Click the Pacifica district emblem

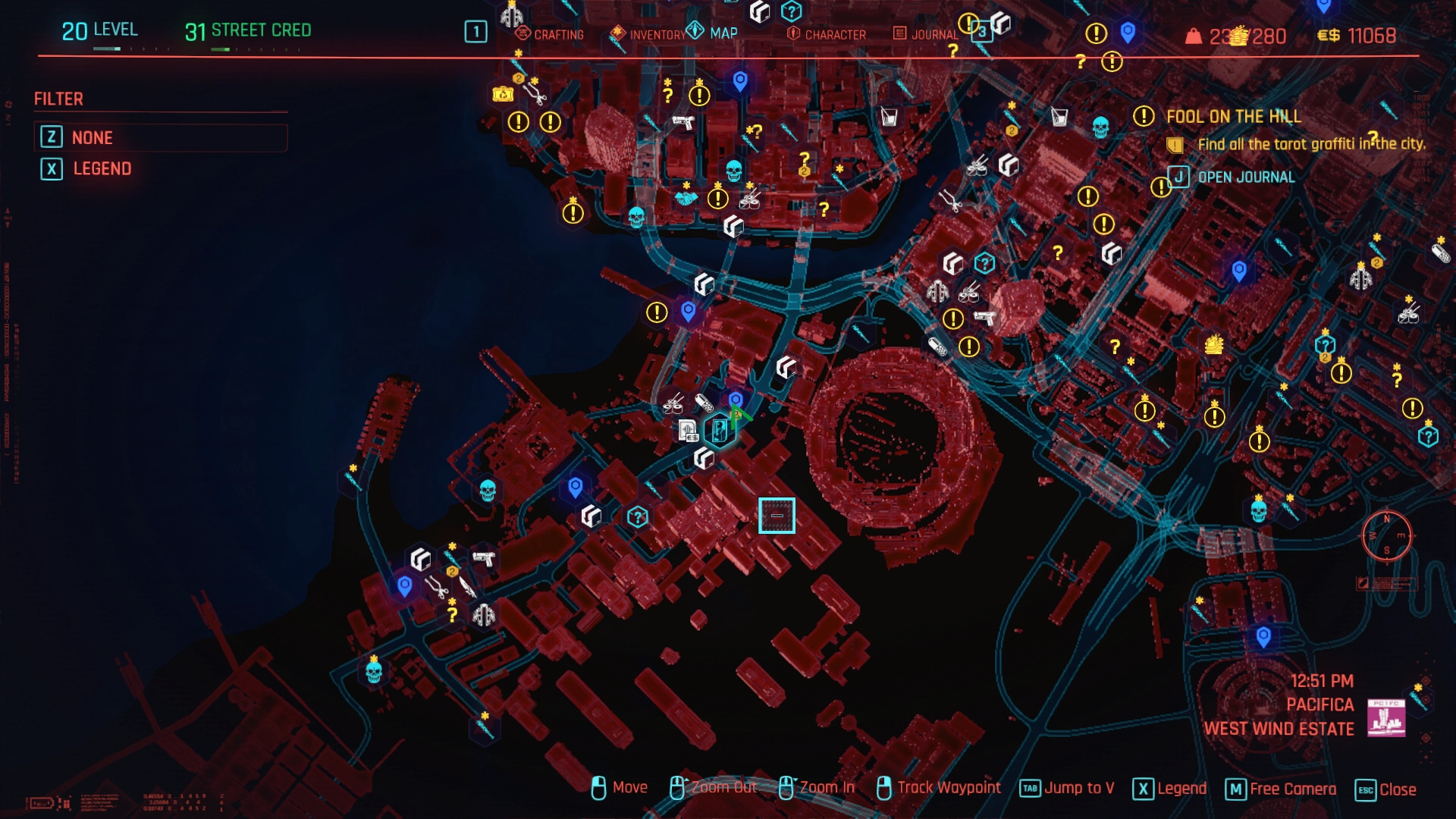click(1385, 717)
